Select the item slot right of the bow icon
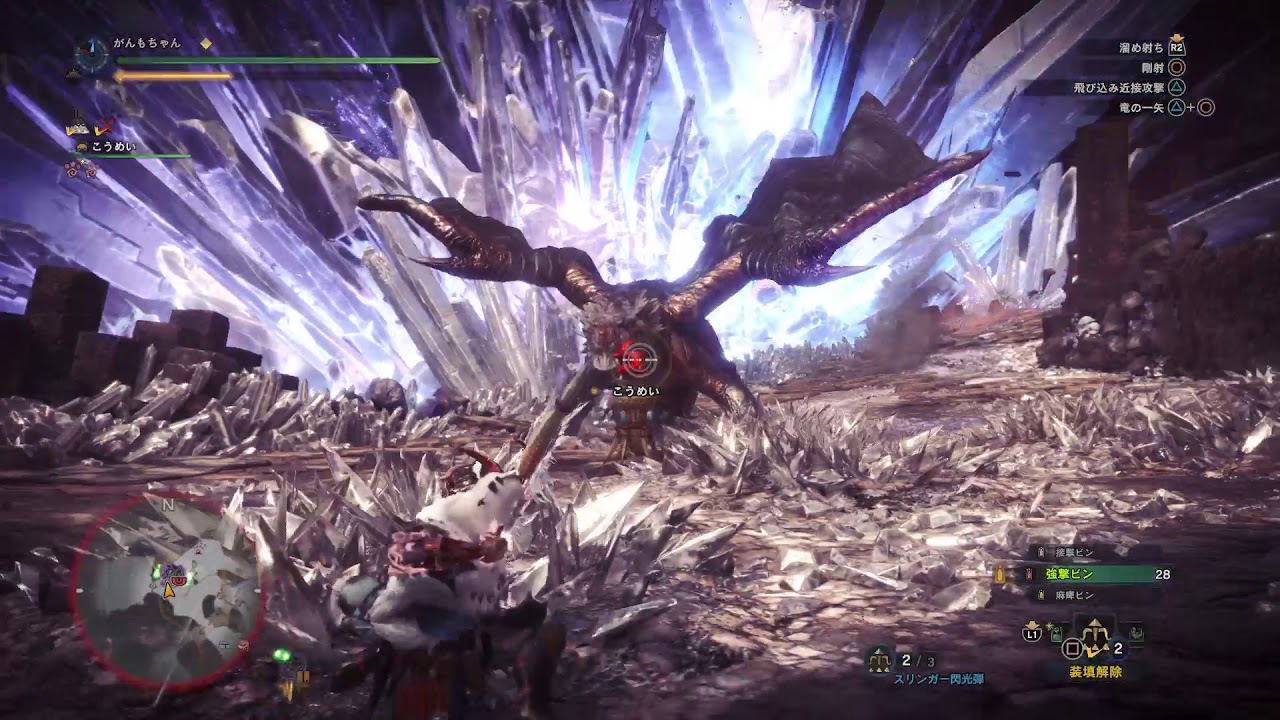1280x720 pixels. (x=1137, y=633)
